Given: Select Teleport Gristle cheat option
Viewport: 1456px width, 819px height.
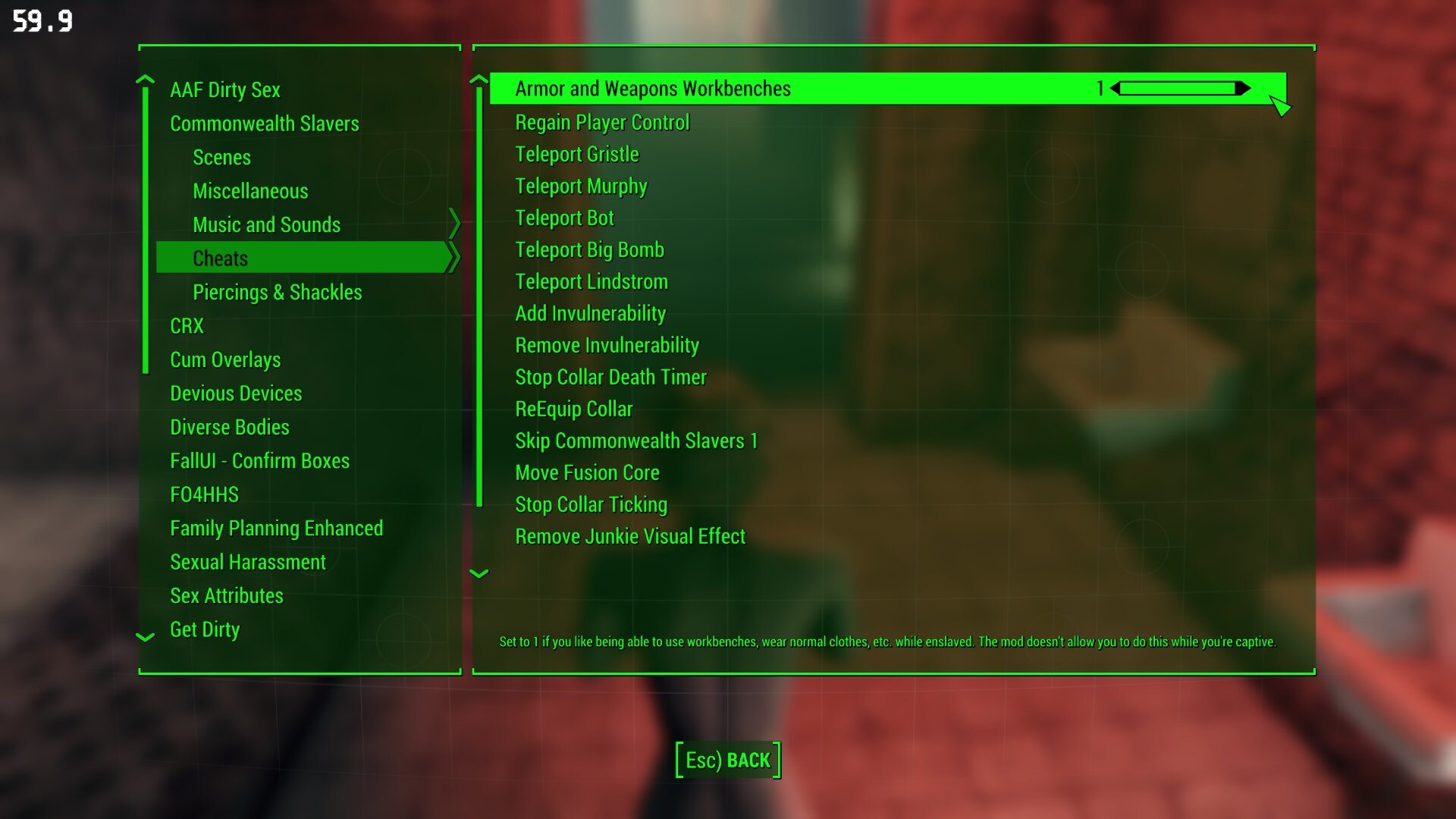Looking at the screenshot, I should tap(576, 154).
